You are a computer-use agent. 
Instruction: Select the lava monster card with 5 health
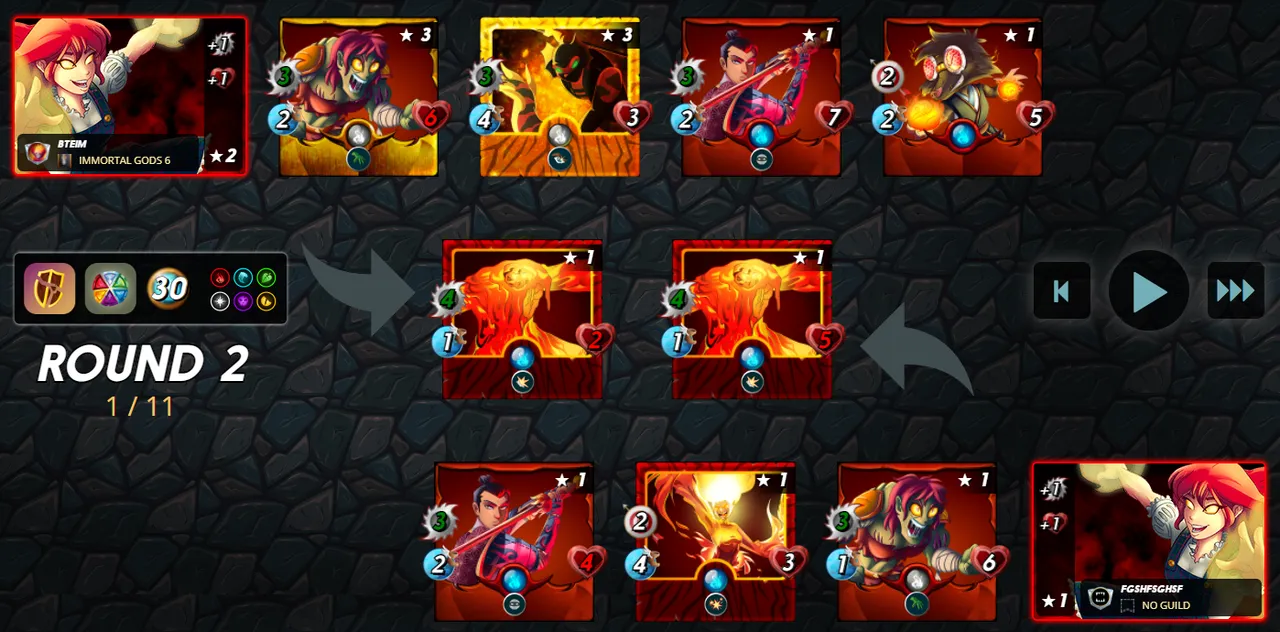pyautogui.click(x=752, y=320)
